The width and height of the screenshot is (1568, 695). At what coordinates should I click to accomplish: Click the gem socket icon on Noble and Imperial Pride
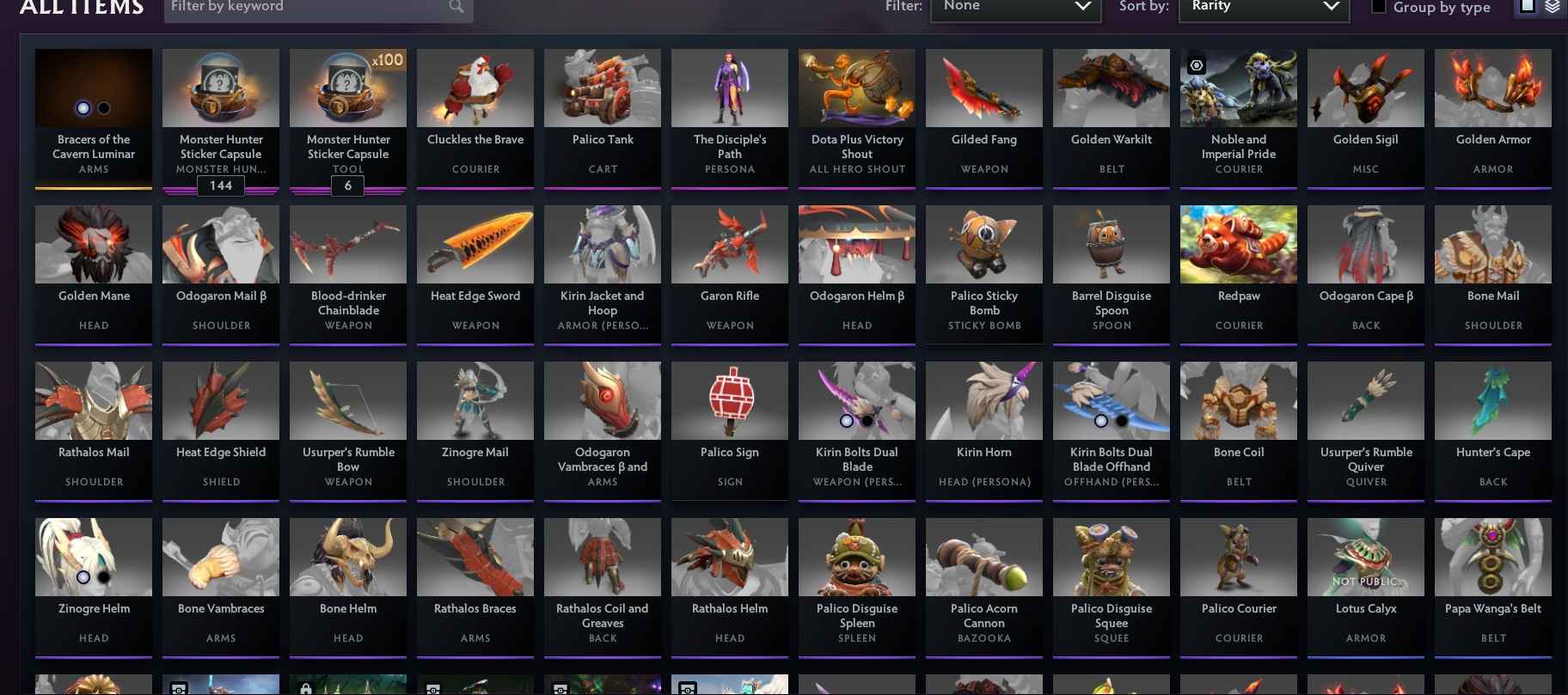(1197, 65)
